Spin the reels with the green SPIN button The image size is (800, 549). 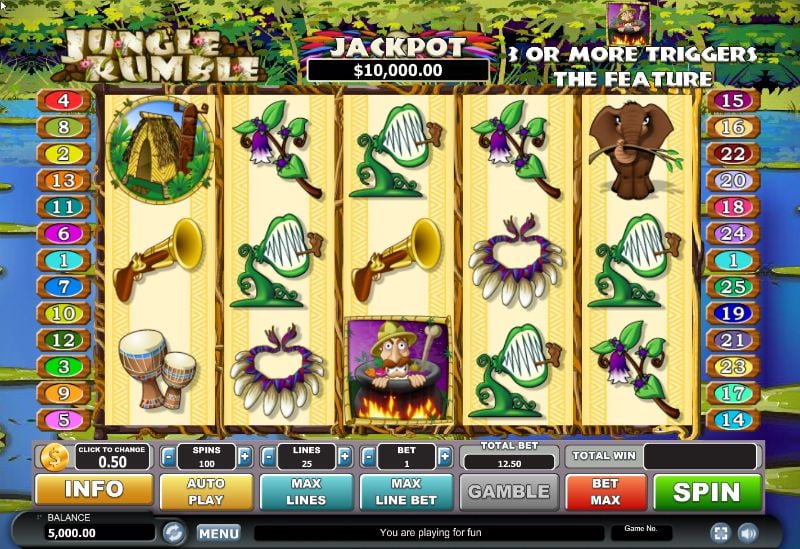pyautogui.click(x=706, y=491)
